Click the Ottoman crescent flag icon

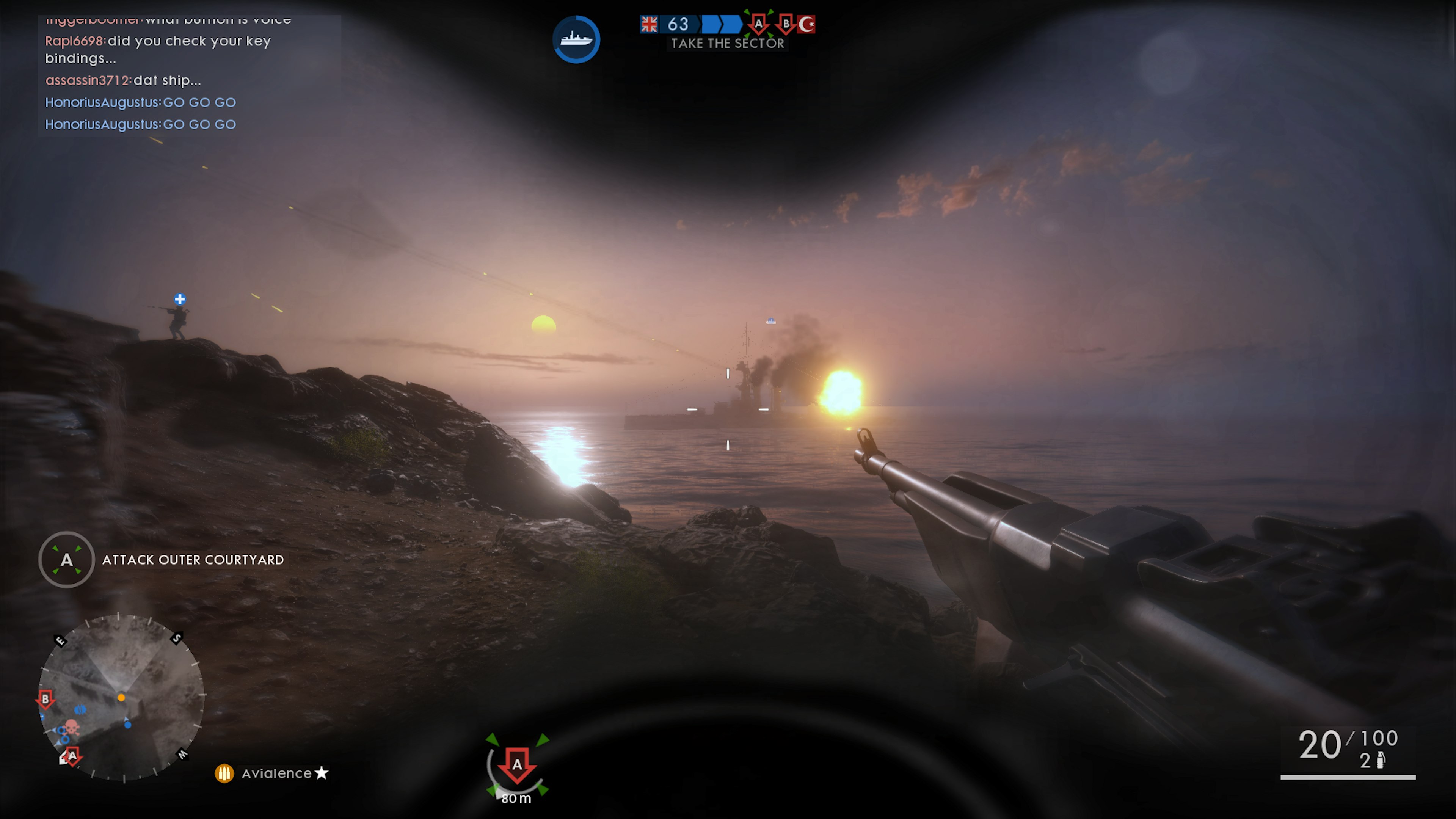[806, 24]
